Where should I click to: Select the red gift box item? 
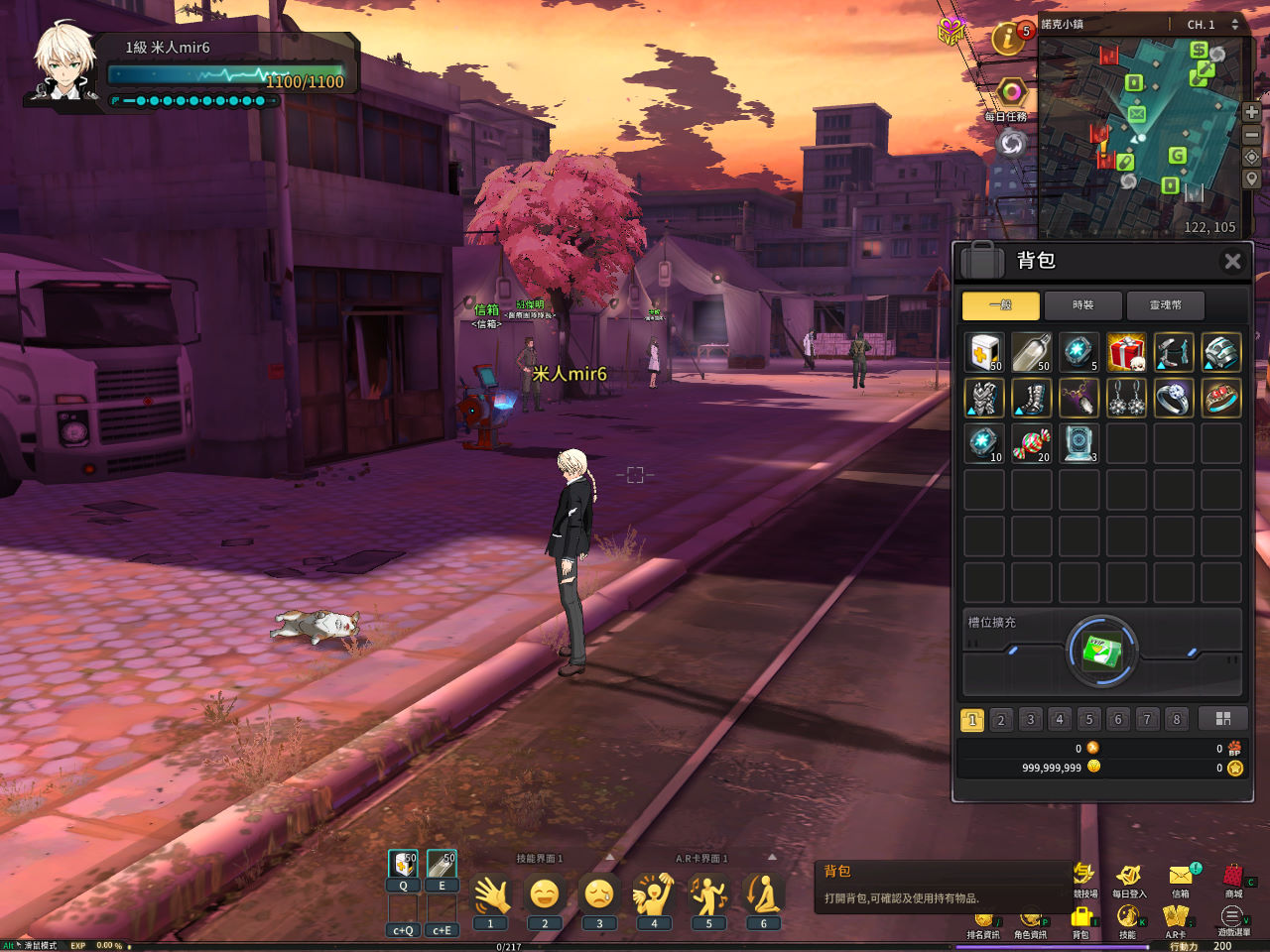(x=1126, y=352)
